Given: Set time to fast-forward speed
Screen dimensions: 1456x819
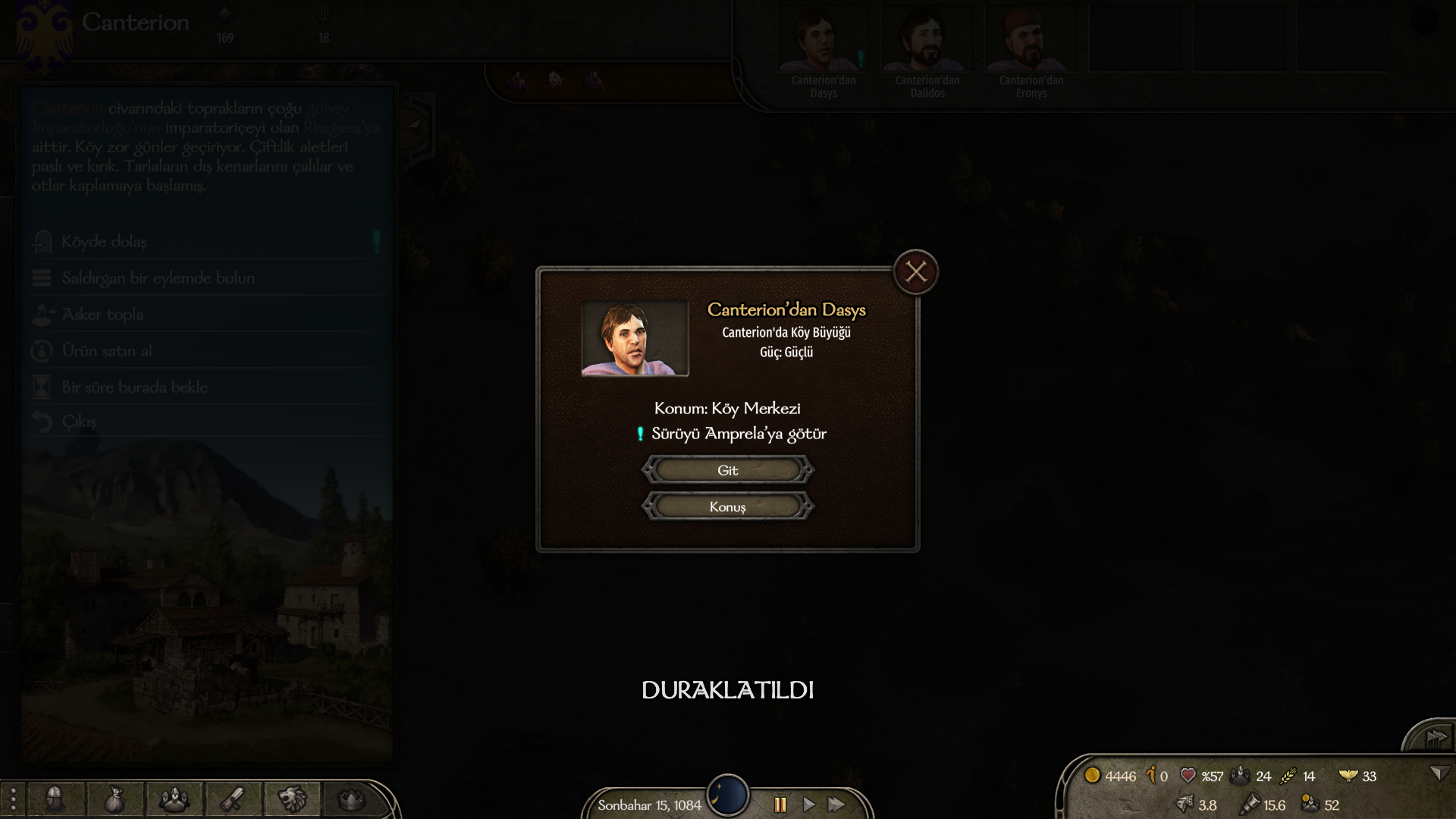Looking at the screenshot, I should (x=836, y=805).
